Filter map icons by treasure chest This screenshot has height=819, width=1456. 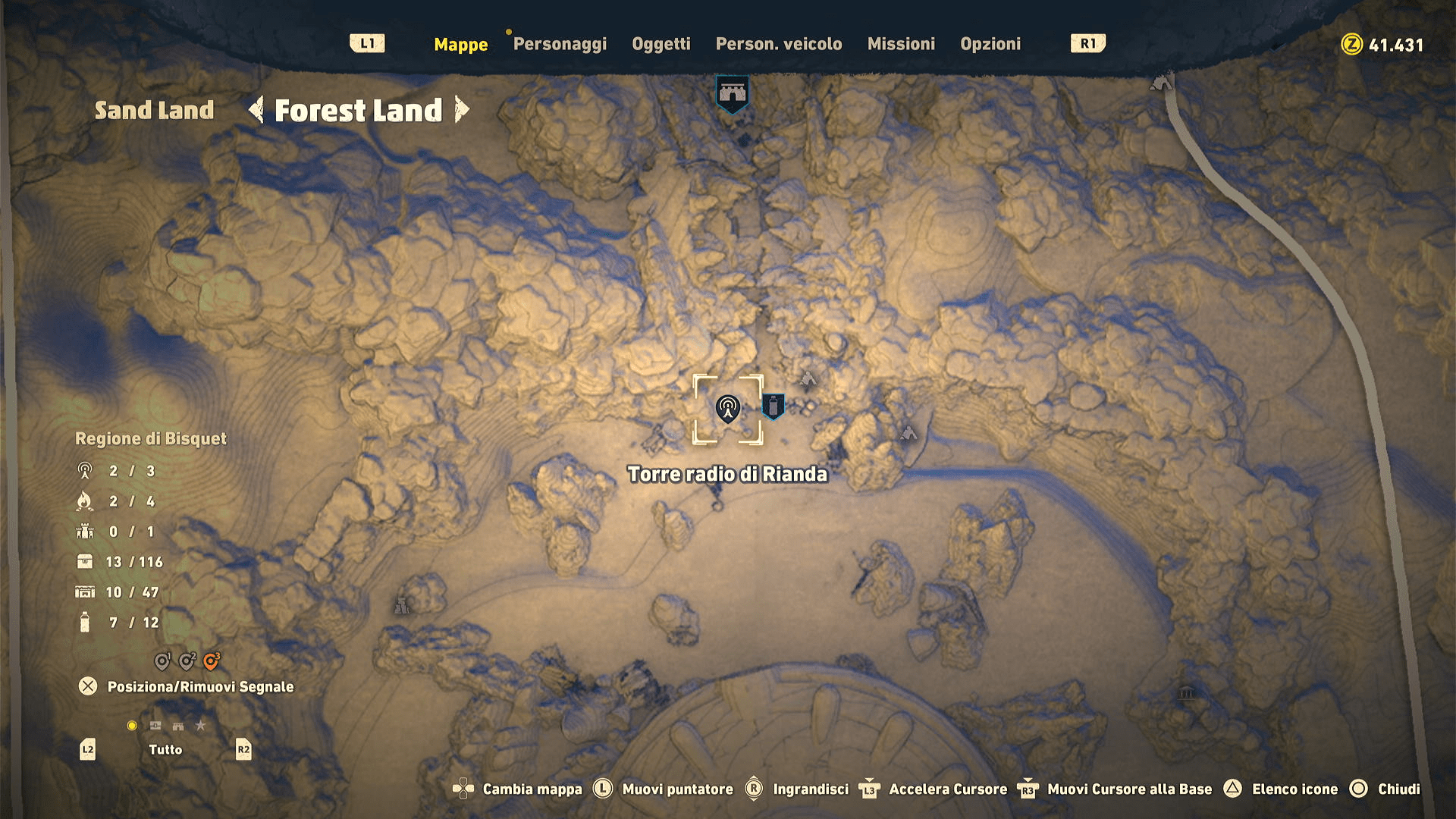155,726
